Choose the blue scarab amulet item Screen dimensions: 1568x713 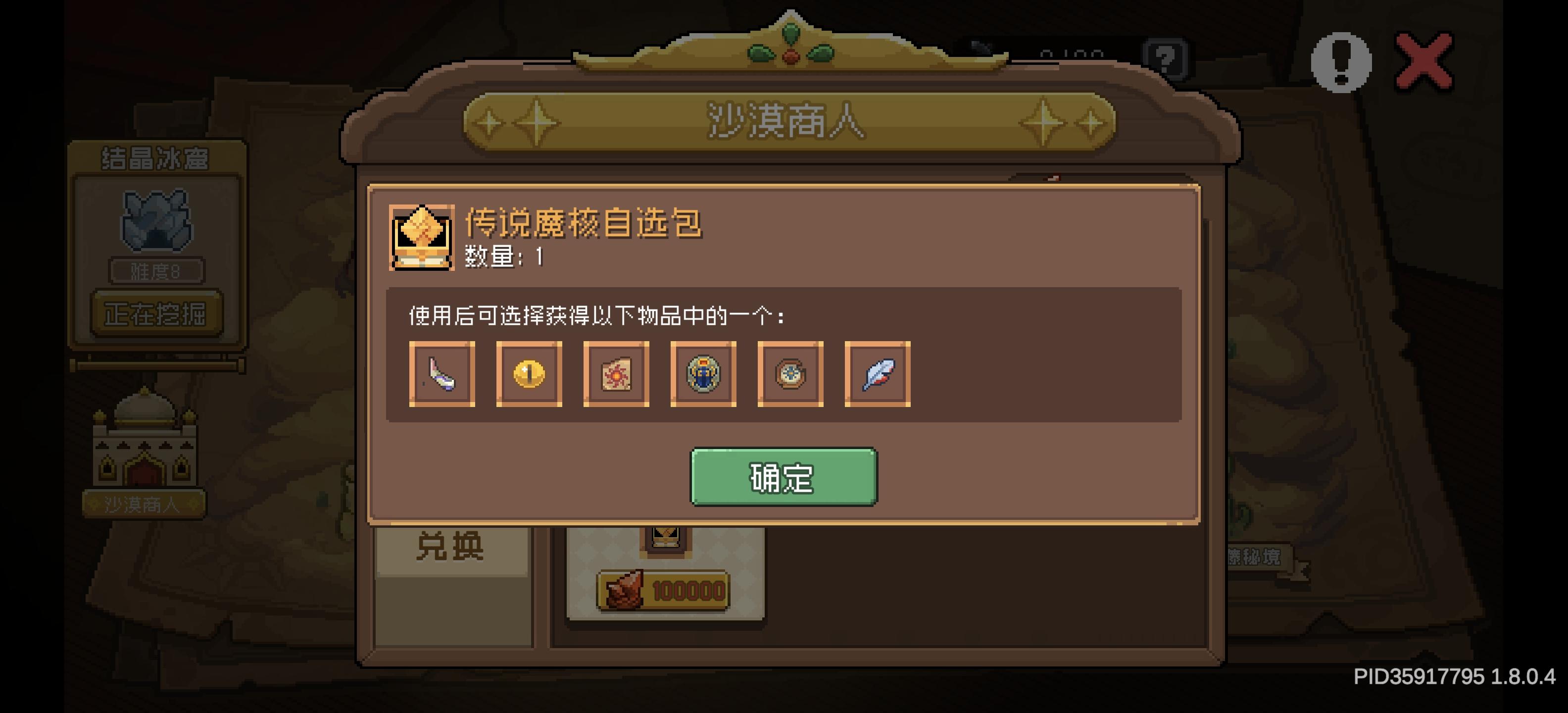click(x=703, y=373)
